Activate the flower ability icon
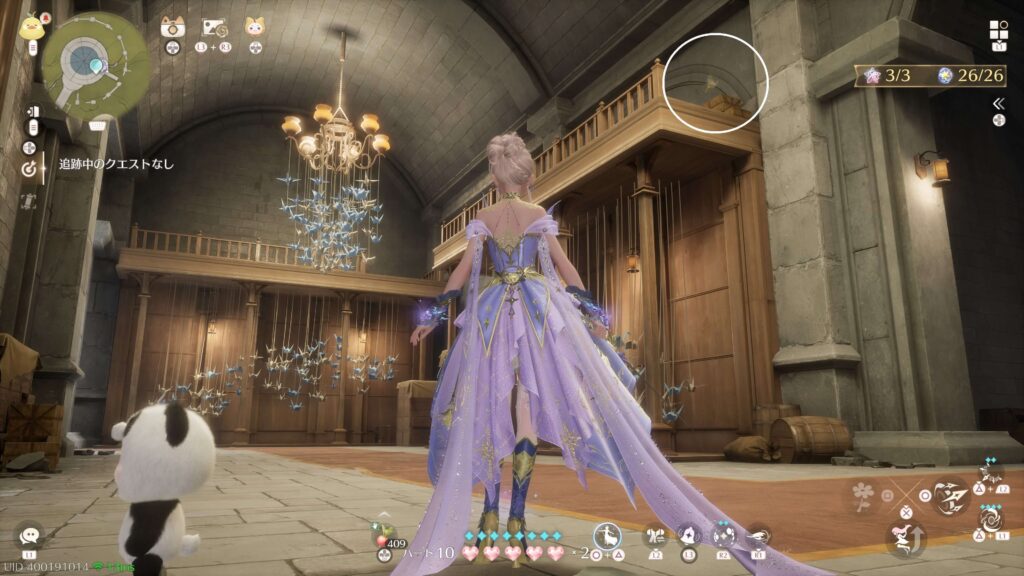Image resolution: width=1024 pixels, height=576 pixels. (x=862, y=494)
